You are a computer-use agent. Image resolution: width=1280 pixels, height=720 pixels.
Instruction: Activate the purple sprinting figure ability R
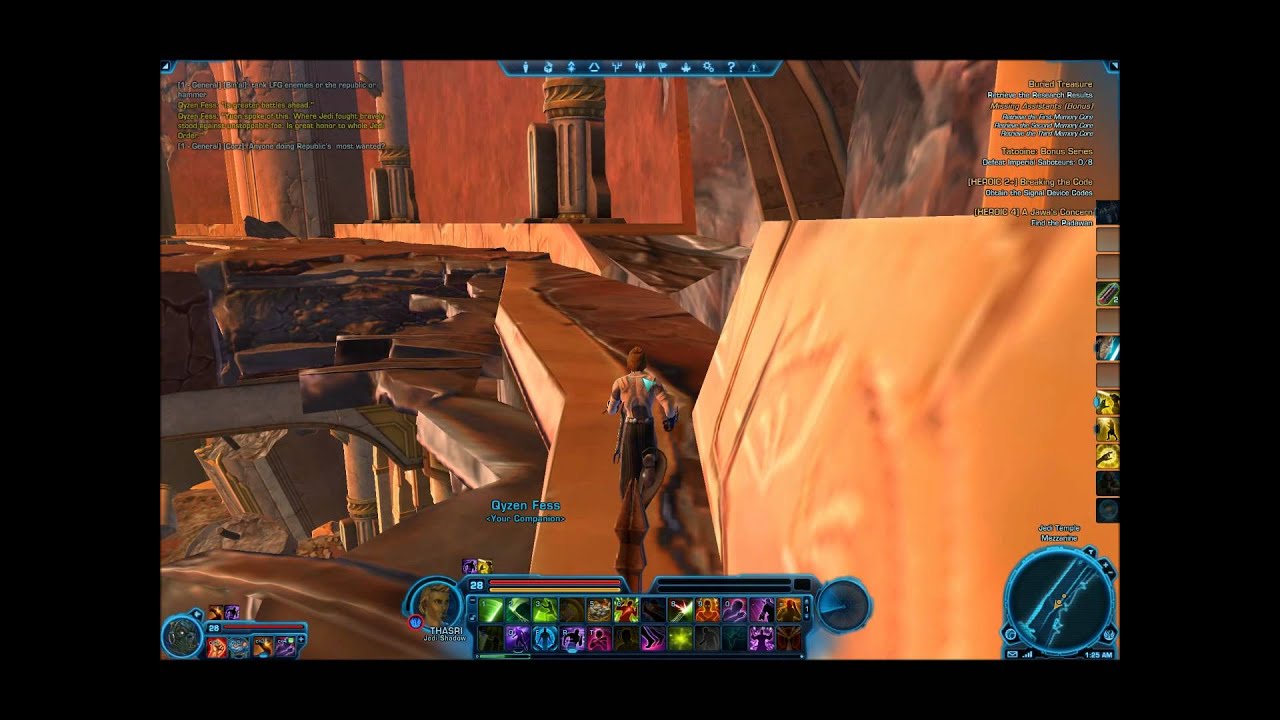(572, 638)
